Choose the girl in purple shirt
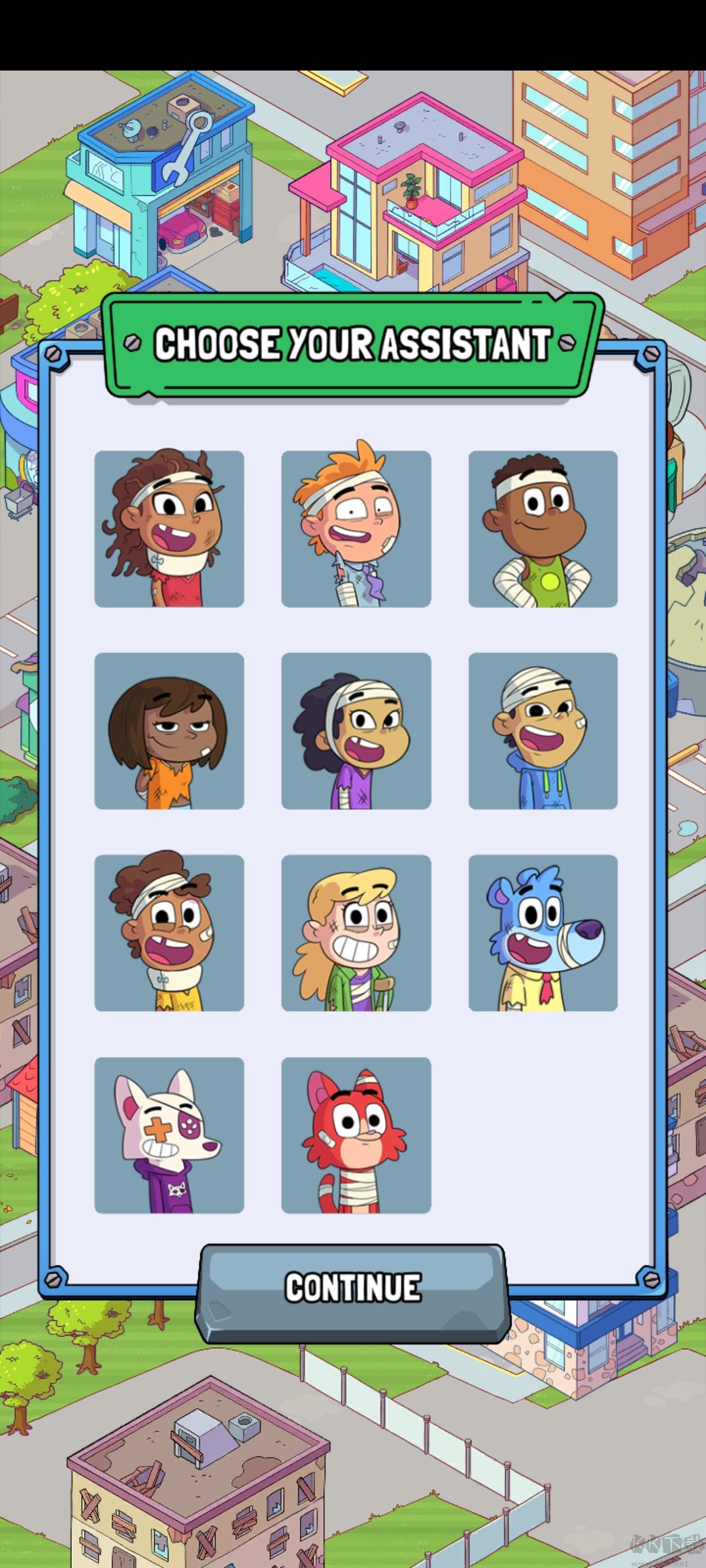This screenshot has height=1568, width=706. [x=356, y=730]
